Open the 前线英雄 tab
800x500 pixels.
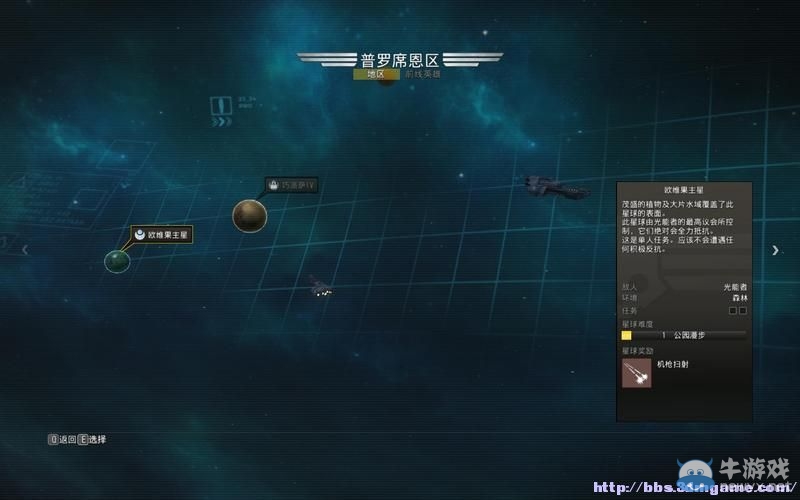[x=424, y=74]
